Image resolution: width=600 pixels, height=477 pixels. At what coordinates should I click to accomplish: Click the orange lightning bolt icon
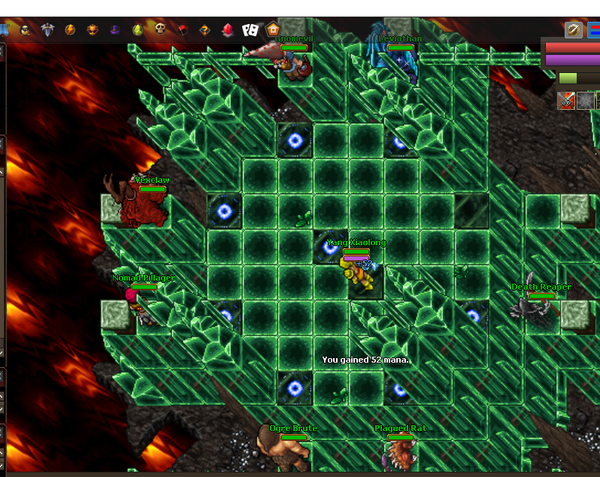[70, 30]
